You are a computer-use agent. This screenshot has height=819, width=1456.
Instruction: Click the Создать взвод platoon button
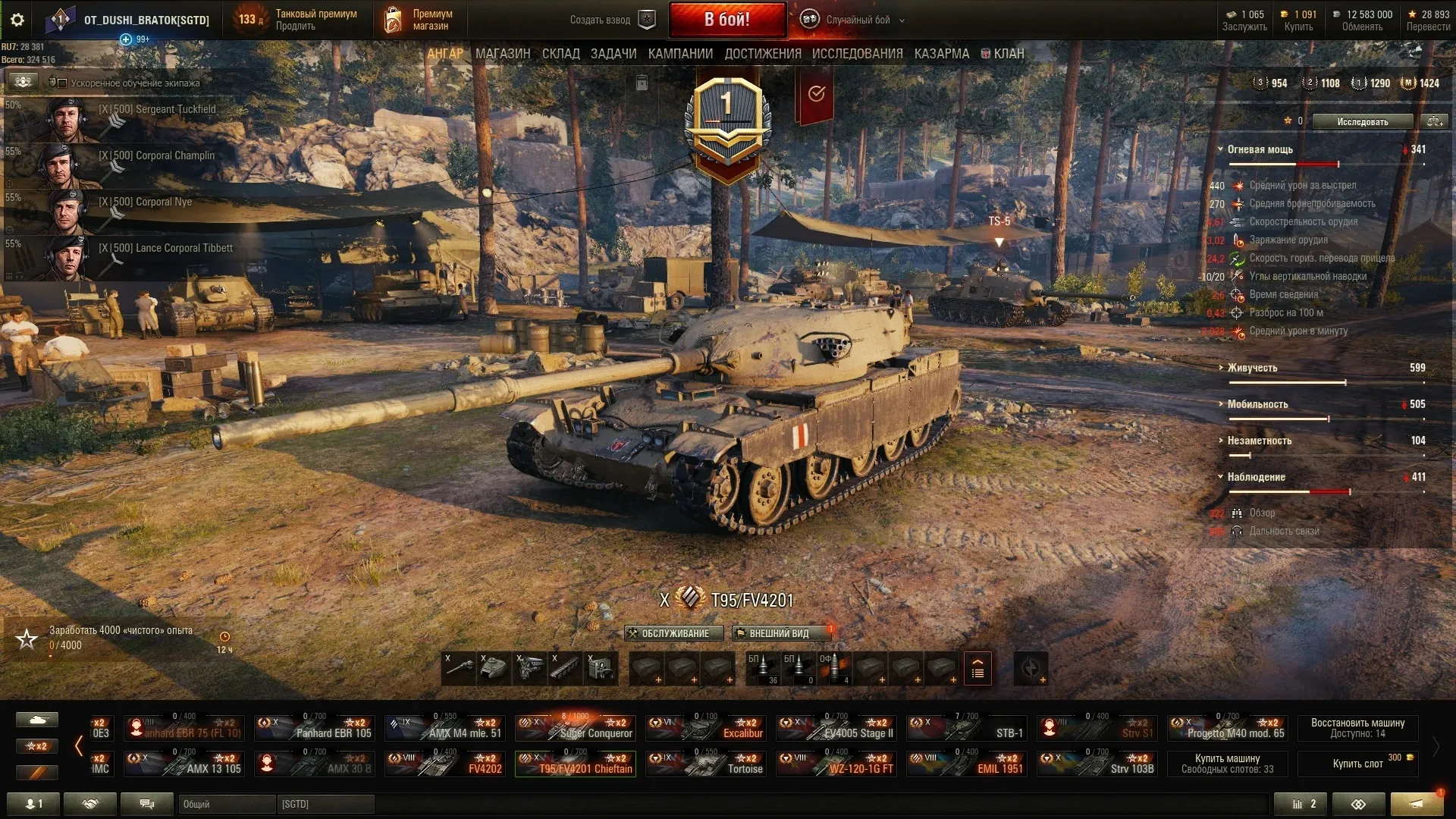pos(612,20)
